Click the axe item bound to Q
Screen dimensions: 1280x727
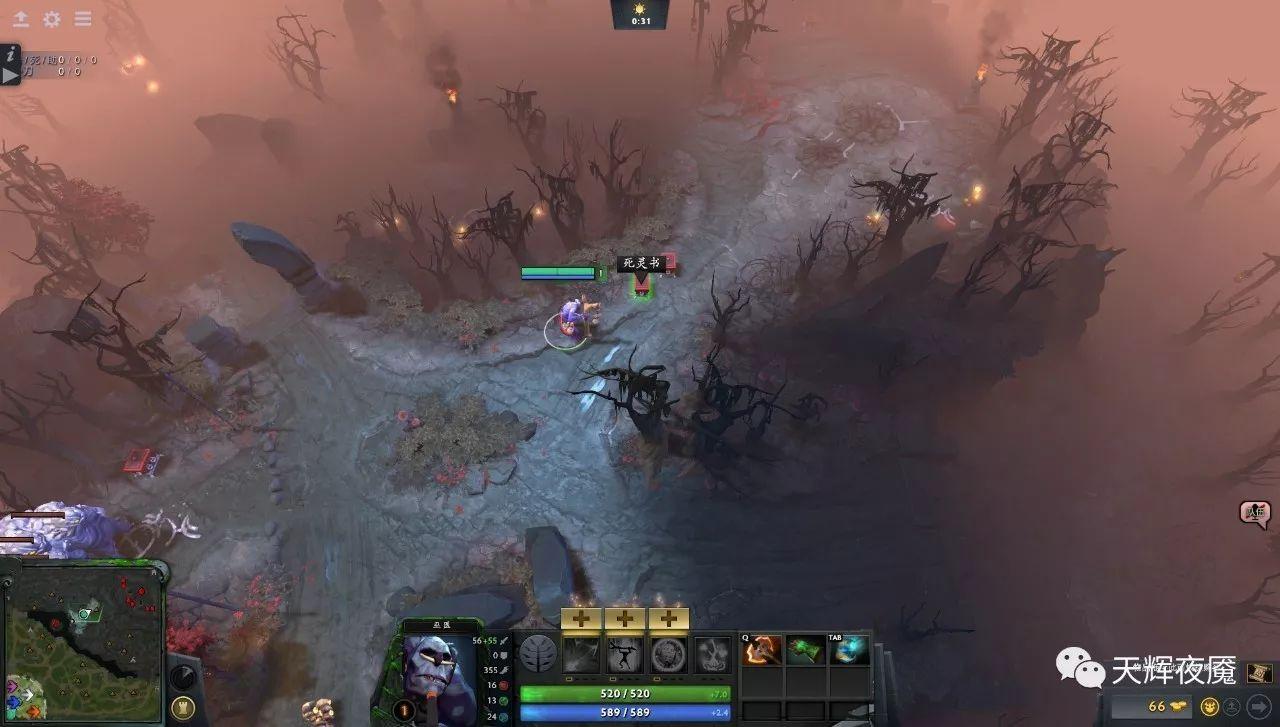click(x=761, y=652)
